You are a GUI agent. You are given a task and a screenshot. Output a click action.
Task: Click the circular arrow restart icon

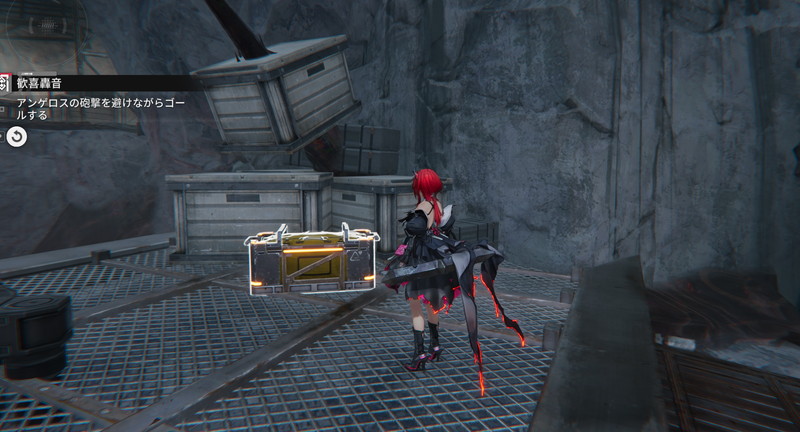pyautogui.click(x=17, y=136)
